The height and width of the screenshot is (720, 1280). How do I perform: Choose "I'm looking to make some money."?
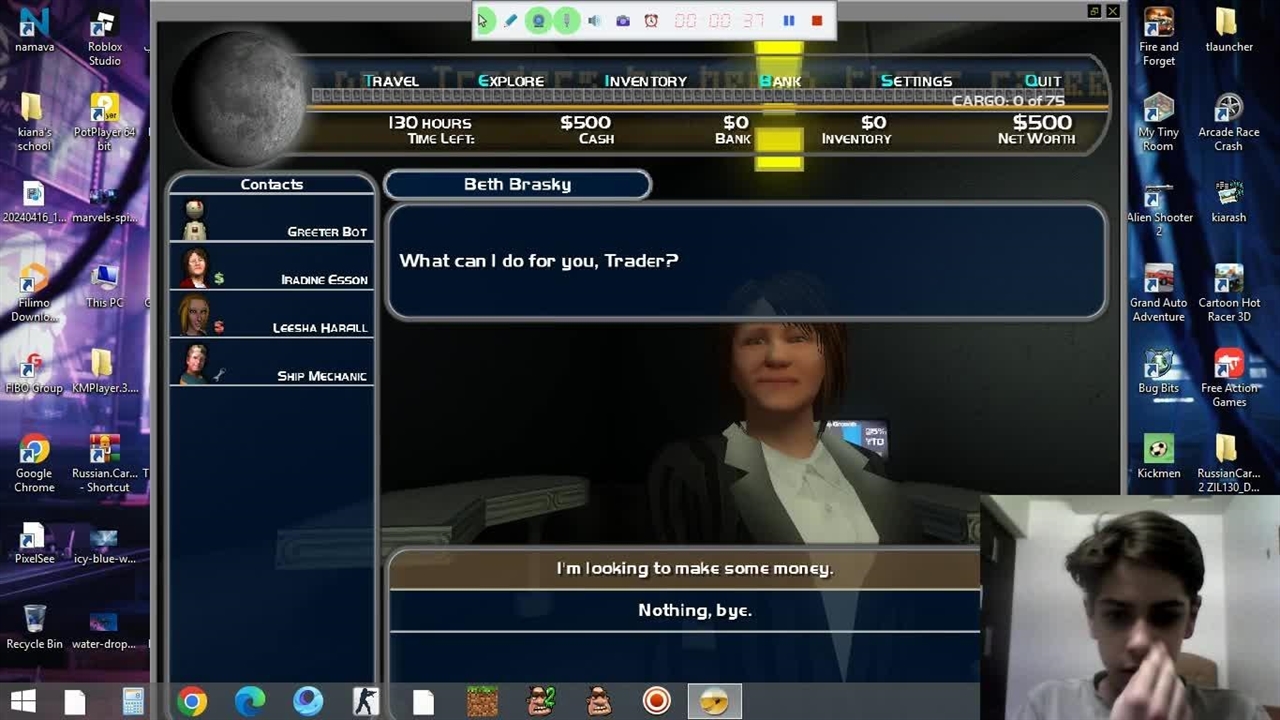click(694, 568)
